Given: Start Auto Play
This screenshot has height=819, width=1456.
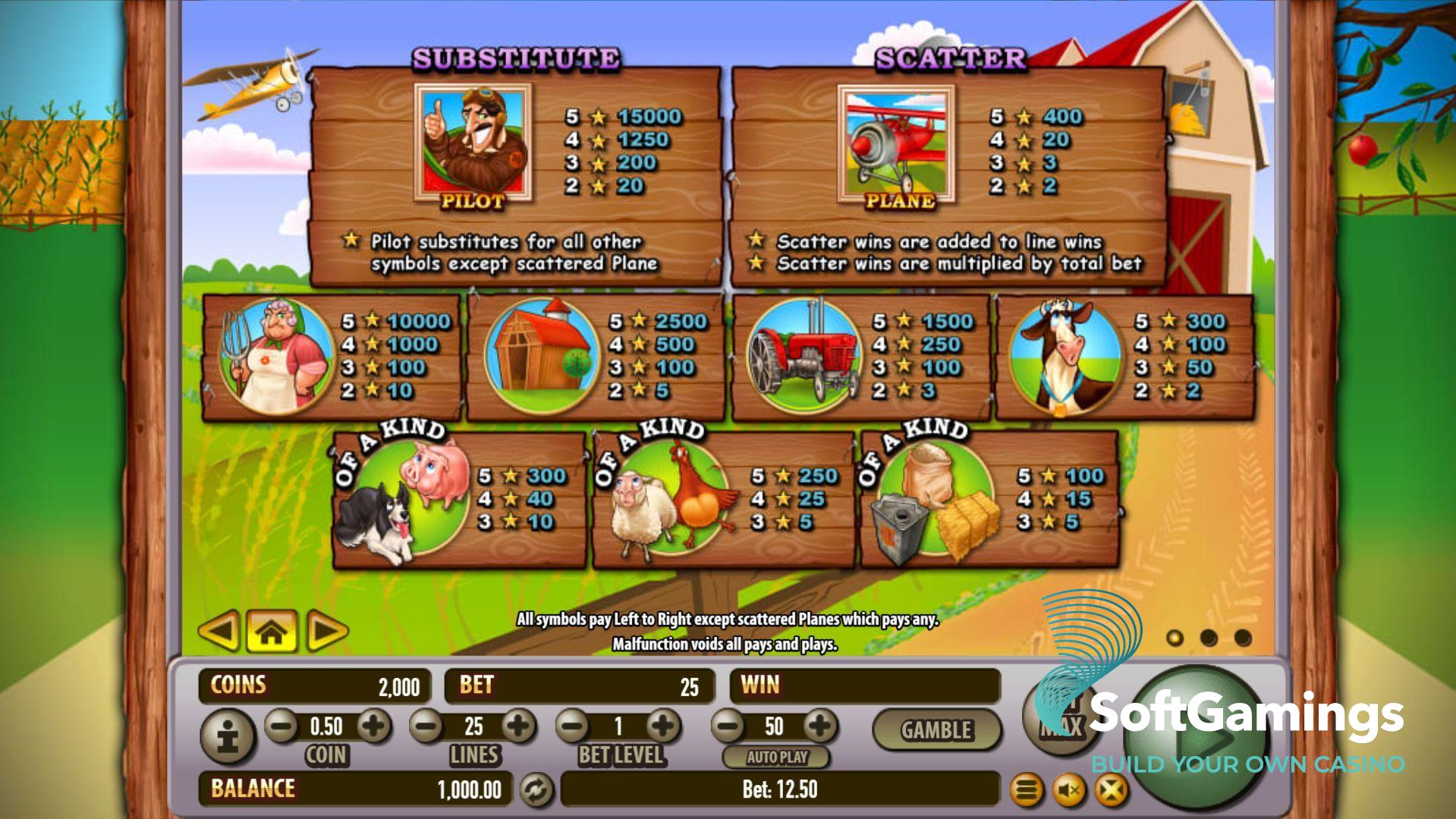Looking at the screenshot, I should [776, 757].
